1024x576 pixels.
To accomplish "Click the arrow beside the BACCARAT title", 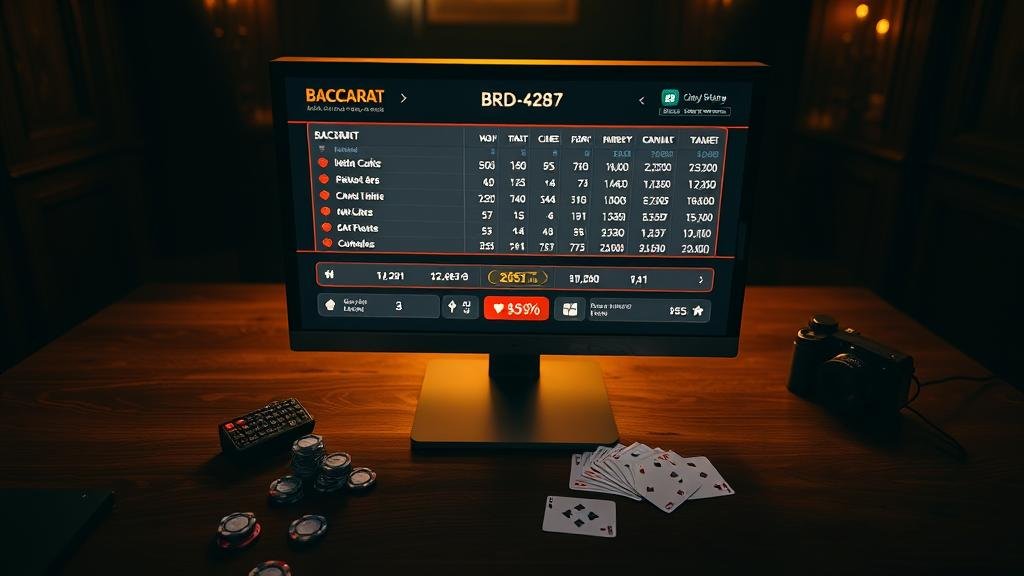I will pyautogui.click(x=403, y=99).
